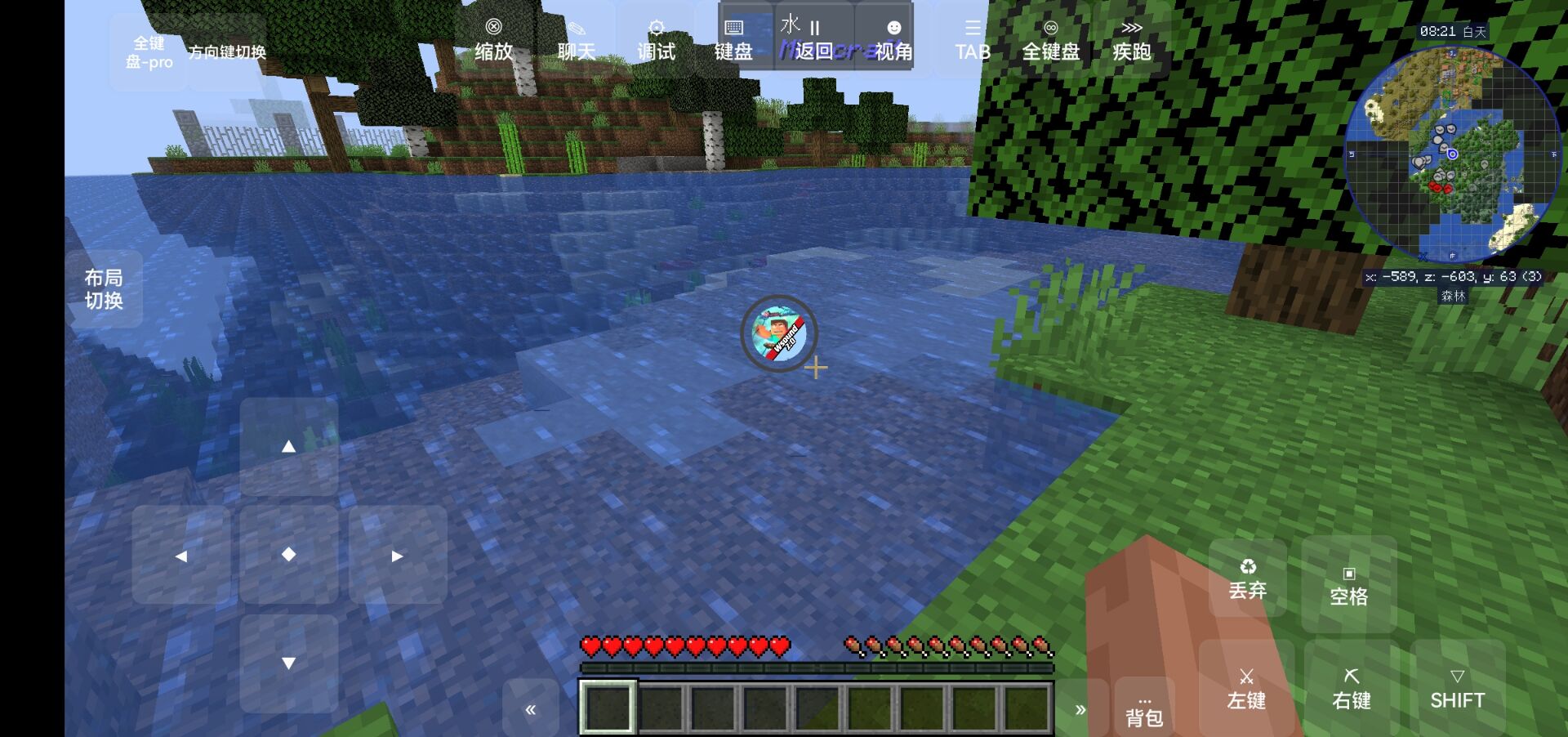The width and height of the screenshot is (1568, 737).
Task: Open the 聊天 chat button
Action: pos(576,40)
